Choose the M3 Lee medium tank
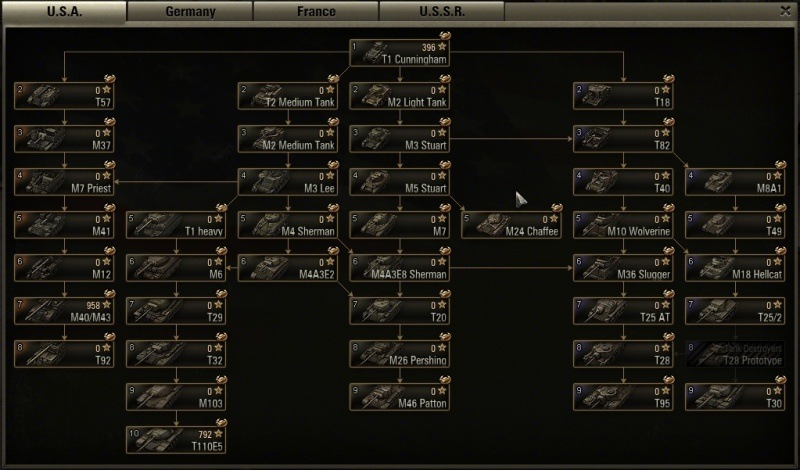Image resolution: width=800 pixels, height=470 pixels. tap(287, 182)
